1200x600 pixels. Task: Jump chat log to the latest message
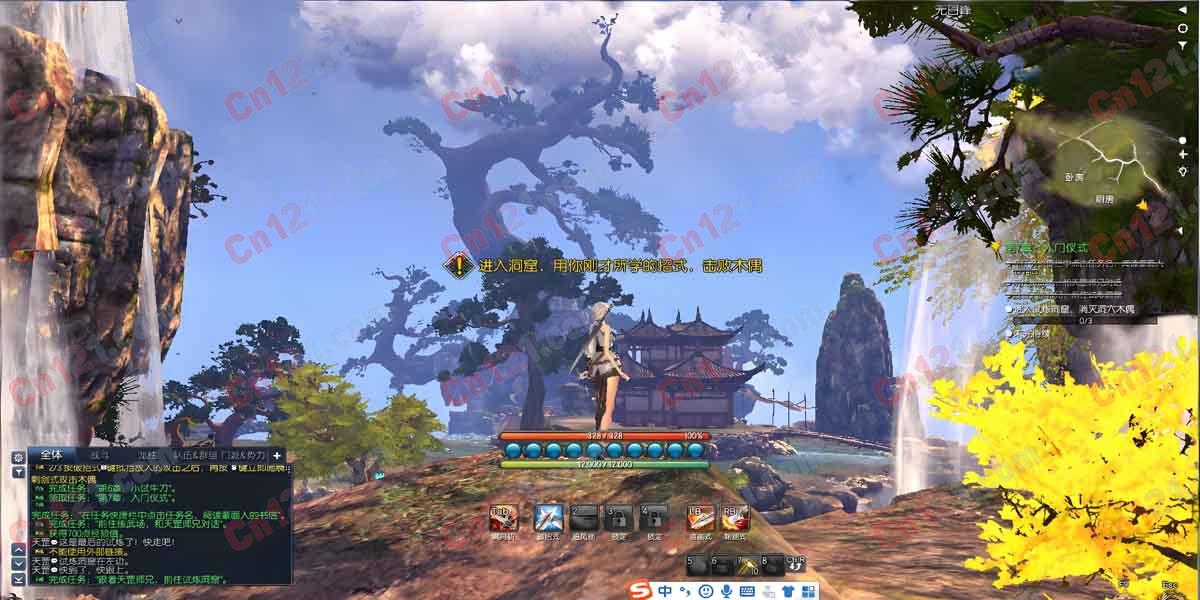18,579
